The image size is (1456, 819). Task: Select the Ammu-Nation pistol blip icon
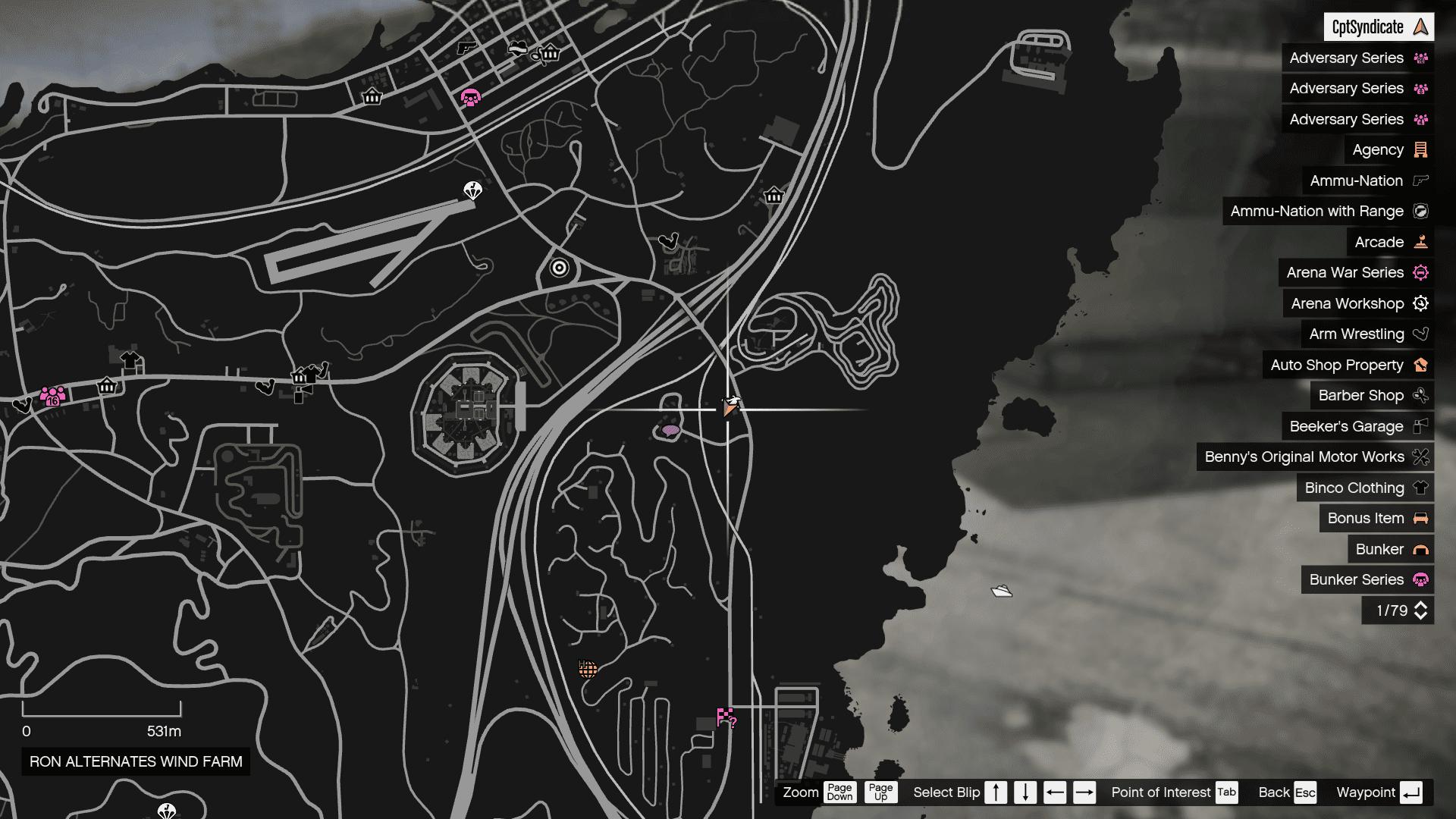pos(1420,180)
